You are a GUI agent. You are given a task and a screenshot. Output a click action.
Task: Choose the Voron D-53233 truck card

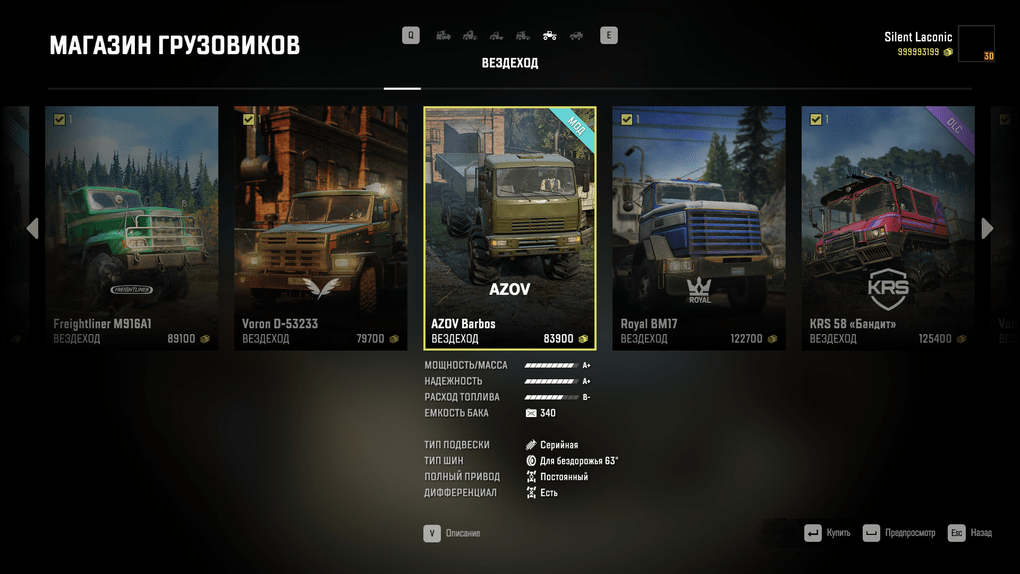321,228
